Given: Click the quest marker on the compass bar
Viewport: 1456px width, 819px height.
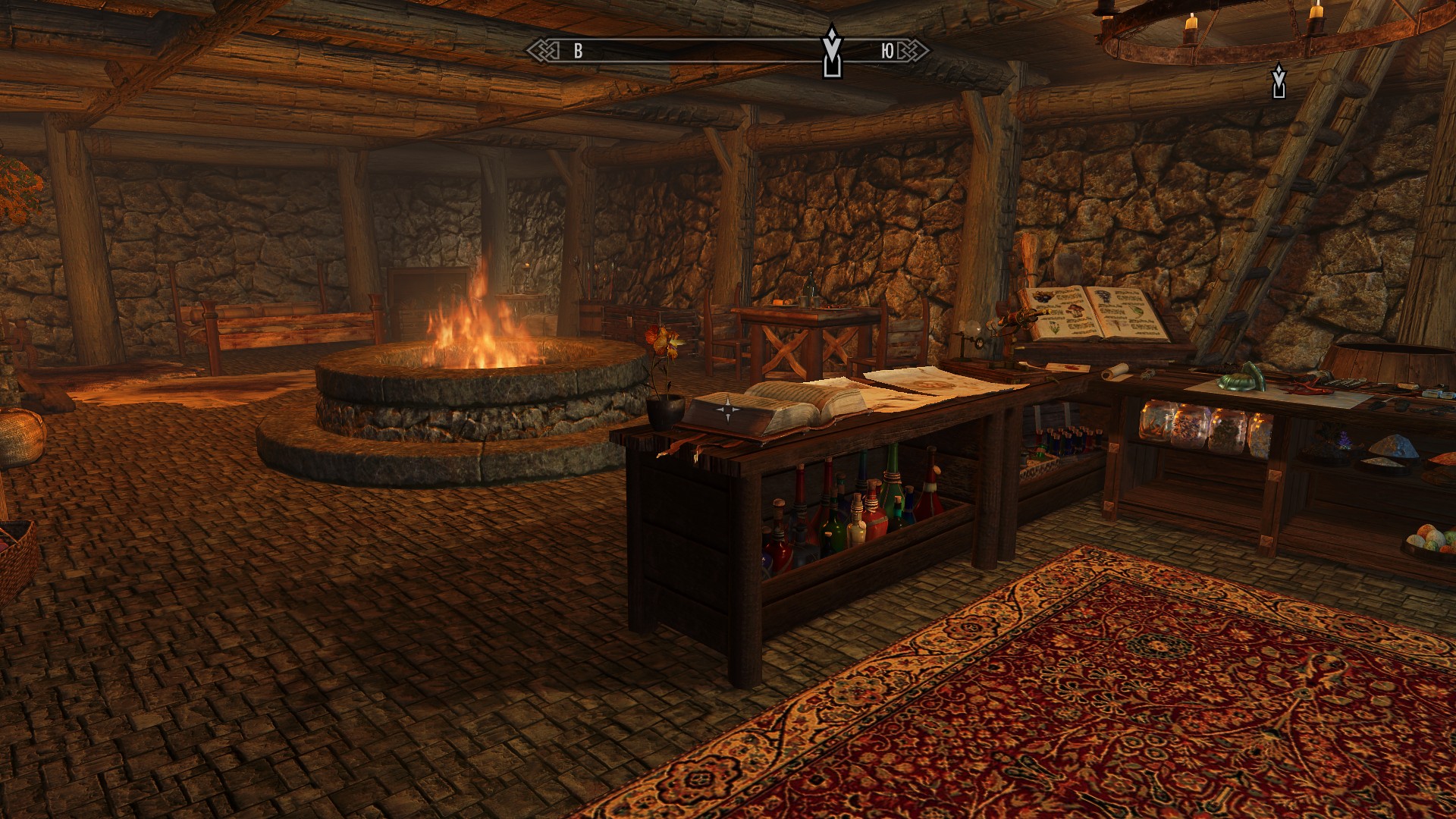Looking at the screenshot, I should [x=832, y=51].
